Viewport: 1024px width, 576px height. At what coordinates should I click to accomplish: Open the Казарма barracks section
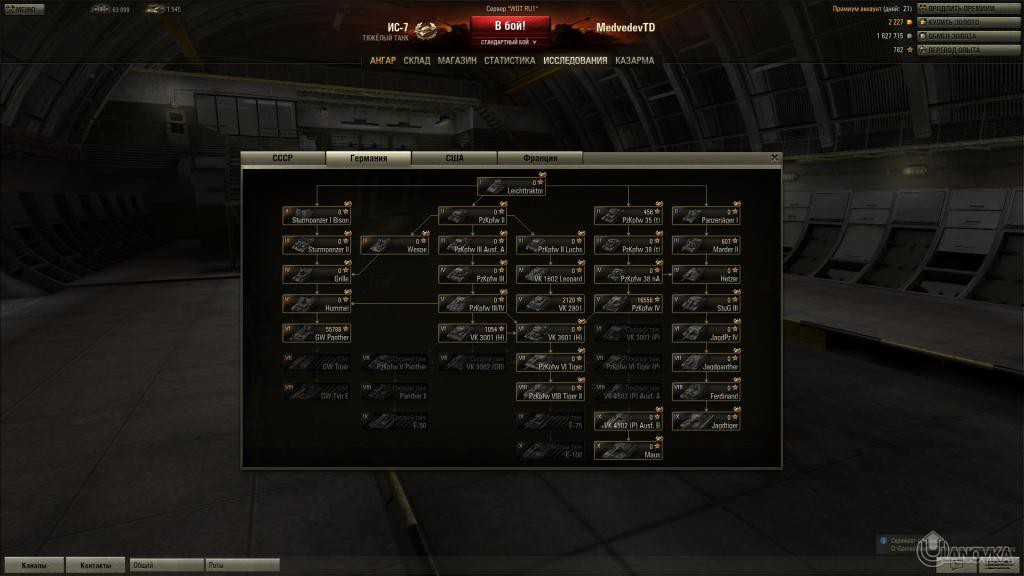pos(635,60)
